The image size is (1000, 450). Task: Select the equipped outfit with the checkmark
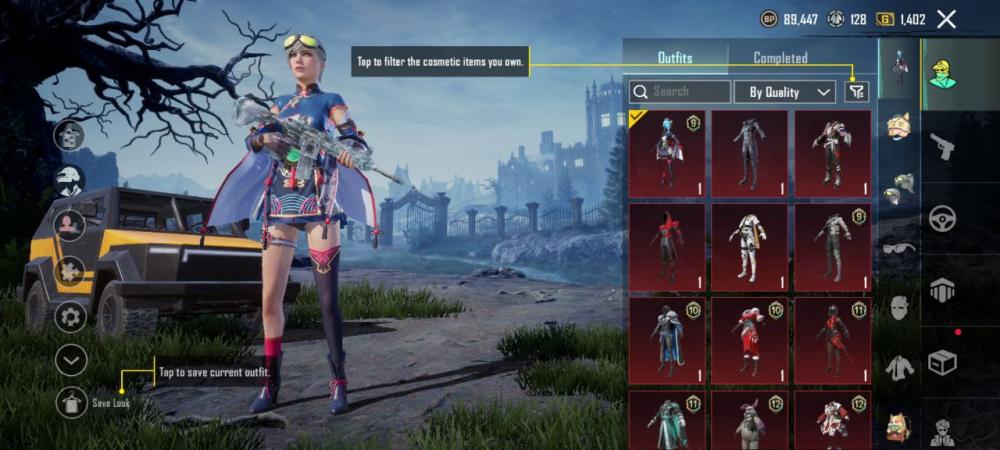[667, 154]
